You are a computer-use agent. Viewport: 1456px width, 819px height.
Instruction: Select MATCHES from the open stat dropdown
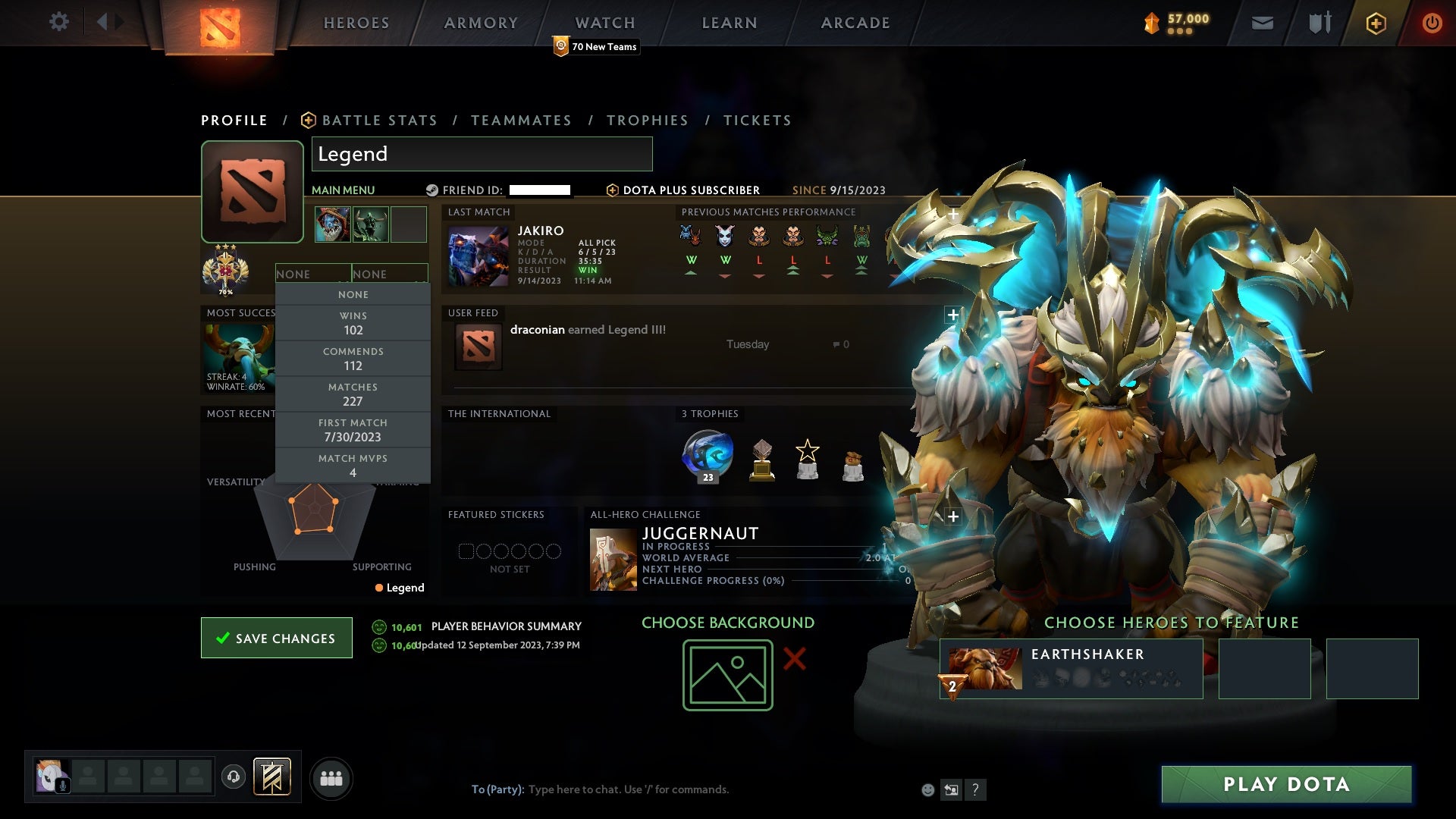pos(353,394)
